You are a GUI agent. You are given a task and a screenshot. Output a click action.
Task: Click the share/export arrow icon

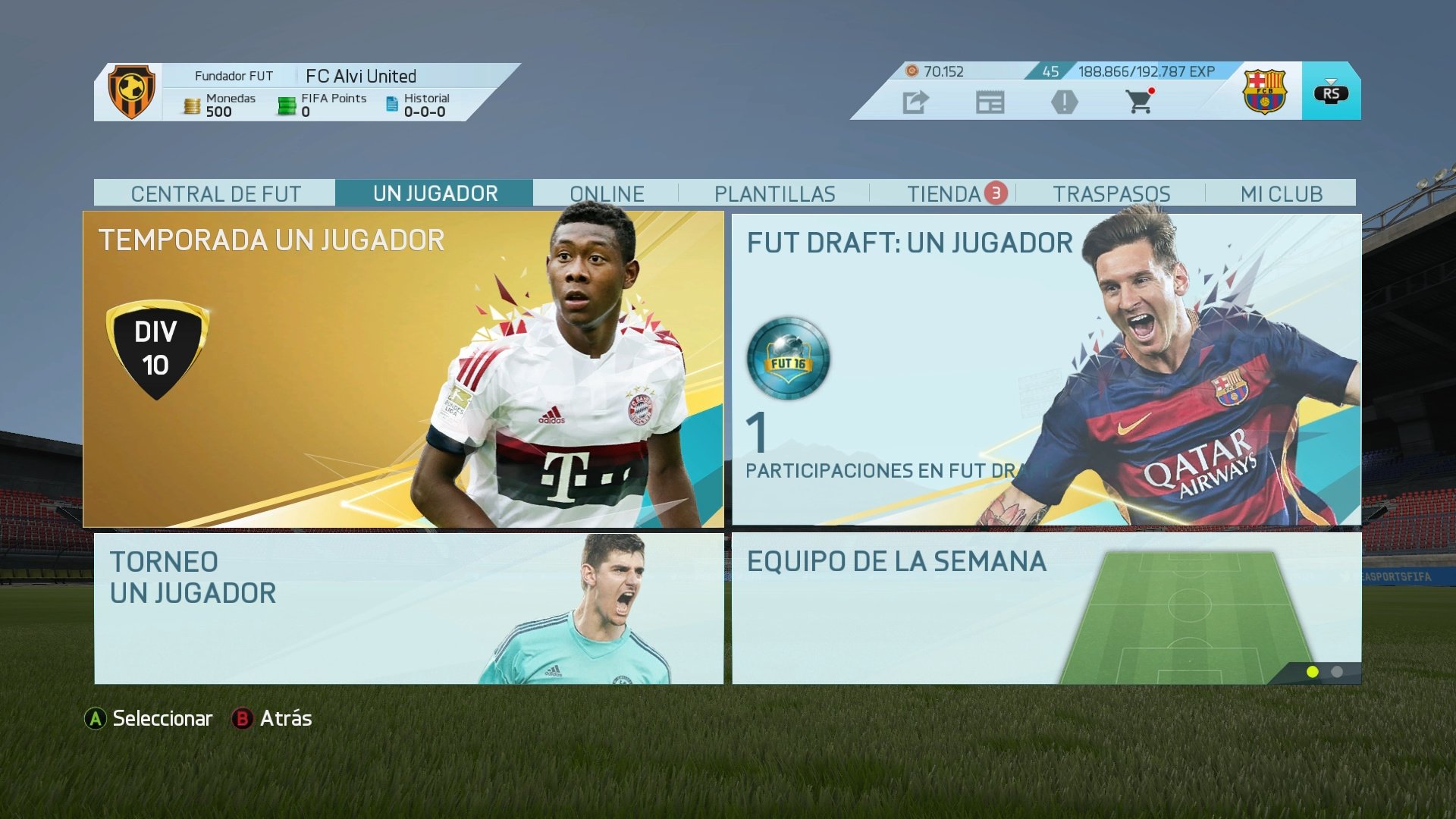tap(915, 101)
